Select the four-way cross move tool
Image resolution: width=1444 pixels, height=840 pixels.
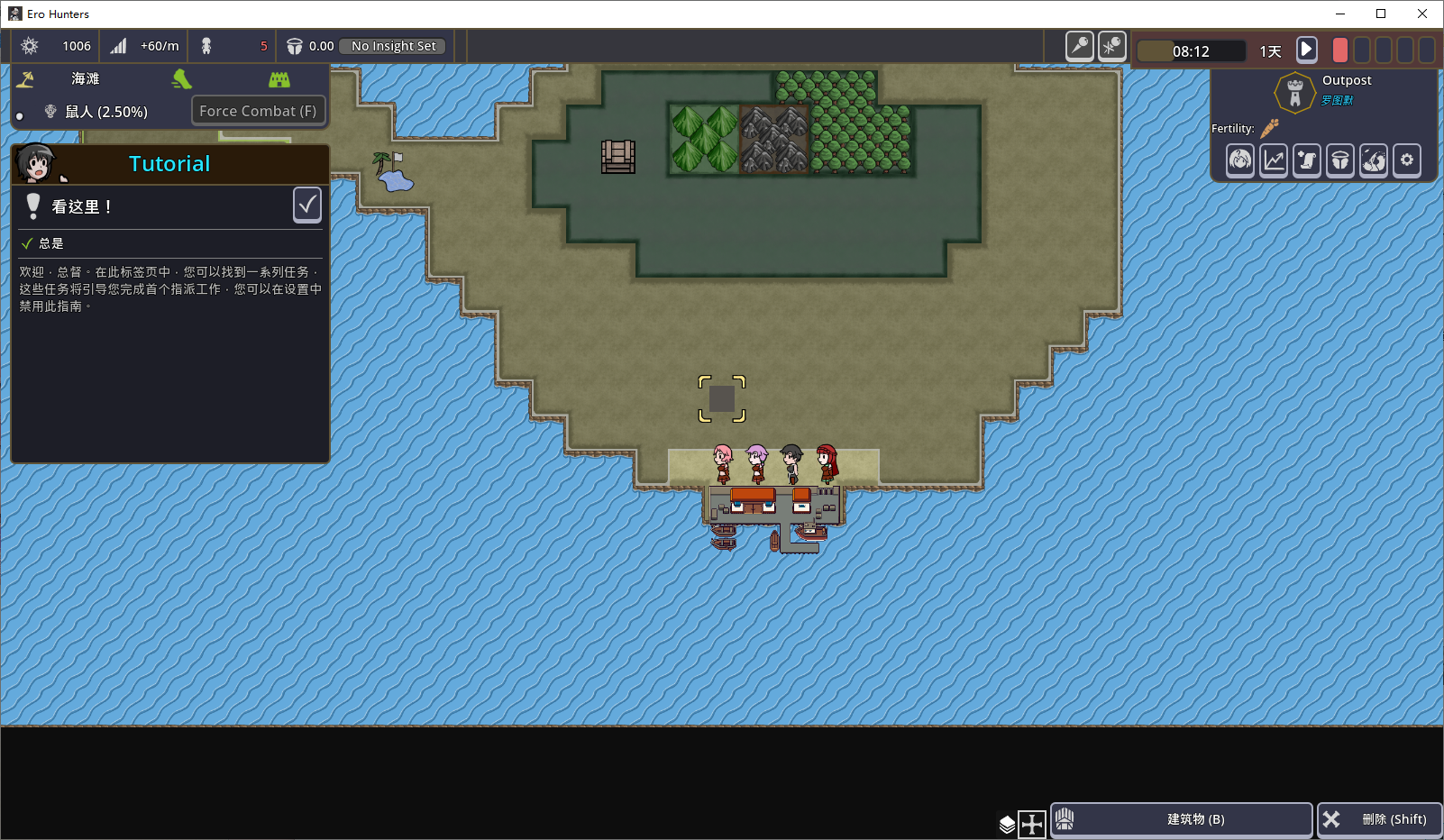(1032, 824)
